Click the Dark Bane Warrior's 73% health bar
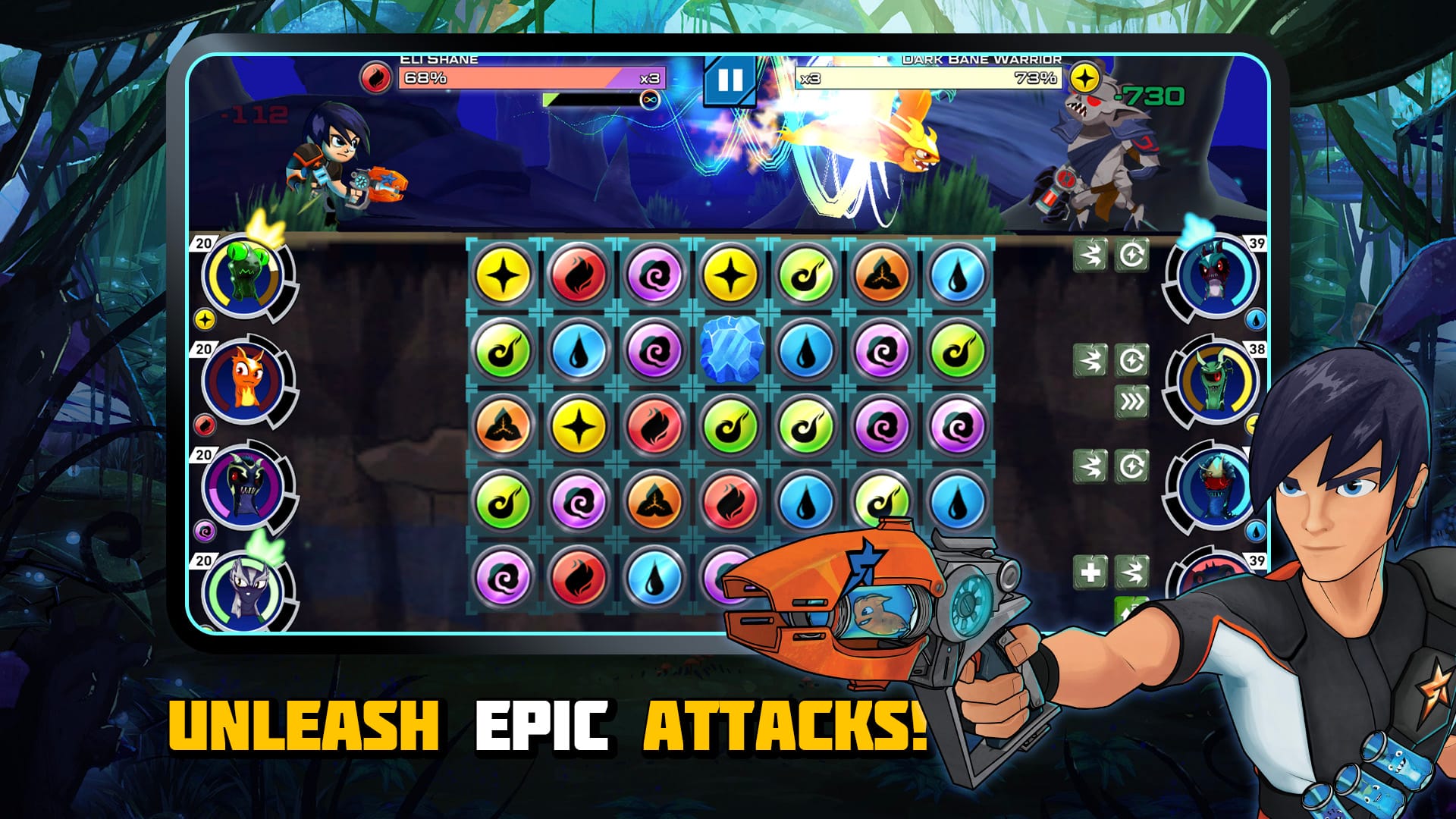1456x819 pixels. [x=933, y=77]
